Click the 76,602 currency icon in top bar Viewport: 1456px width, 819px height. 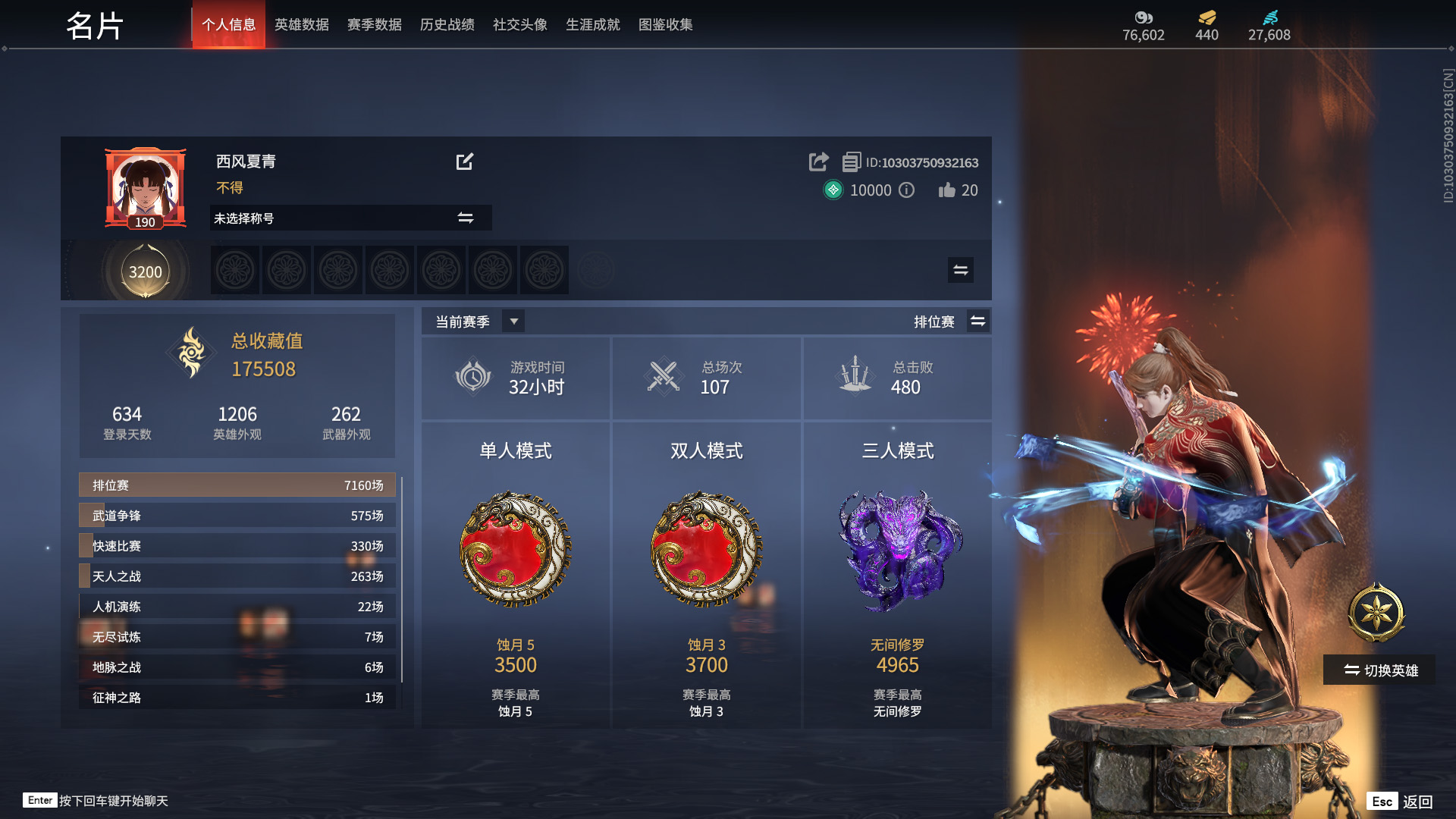pyautogui.click(x=1144, y=18)
